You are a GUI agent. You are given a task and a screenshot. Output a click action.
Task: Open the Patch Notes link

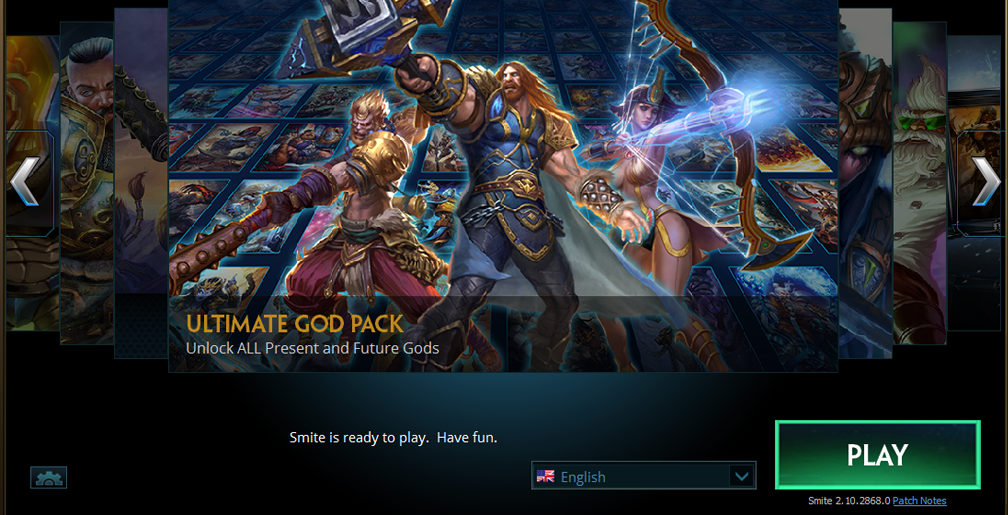click(x=919, y=501)
